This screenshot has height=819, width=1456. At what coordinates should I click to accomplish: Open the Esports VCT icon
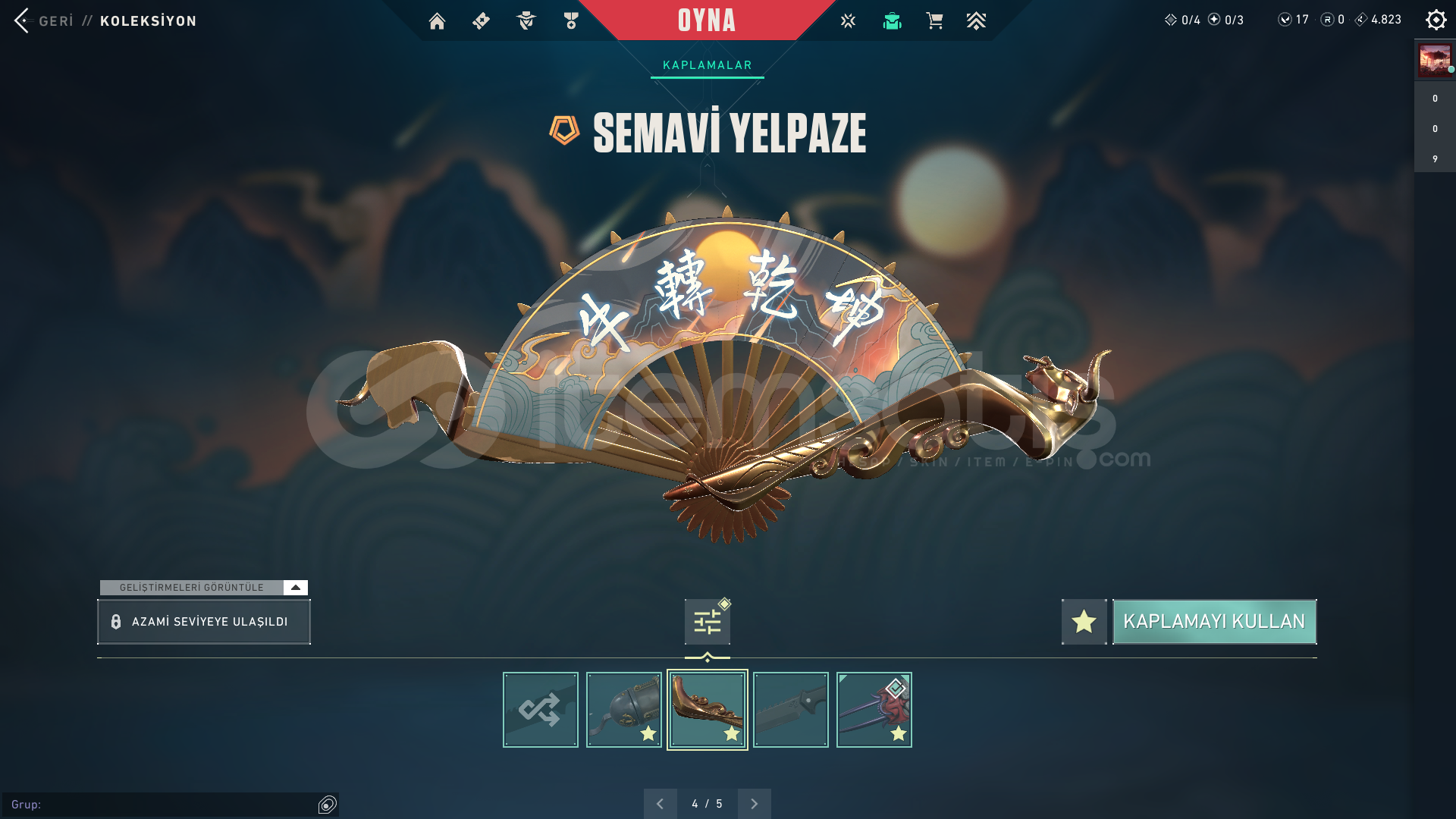(847, 20)
